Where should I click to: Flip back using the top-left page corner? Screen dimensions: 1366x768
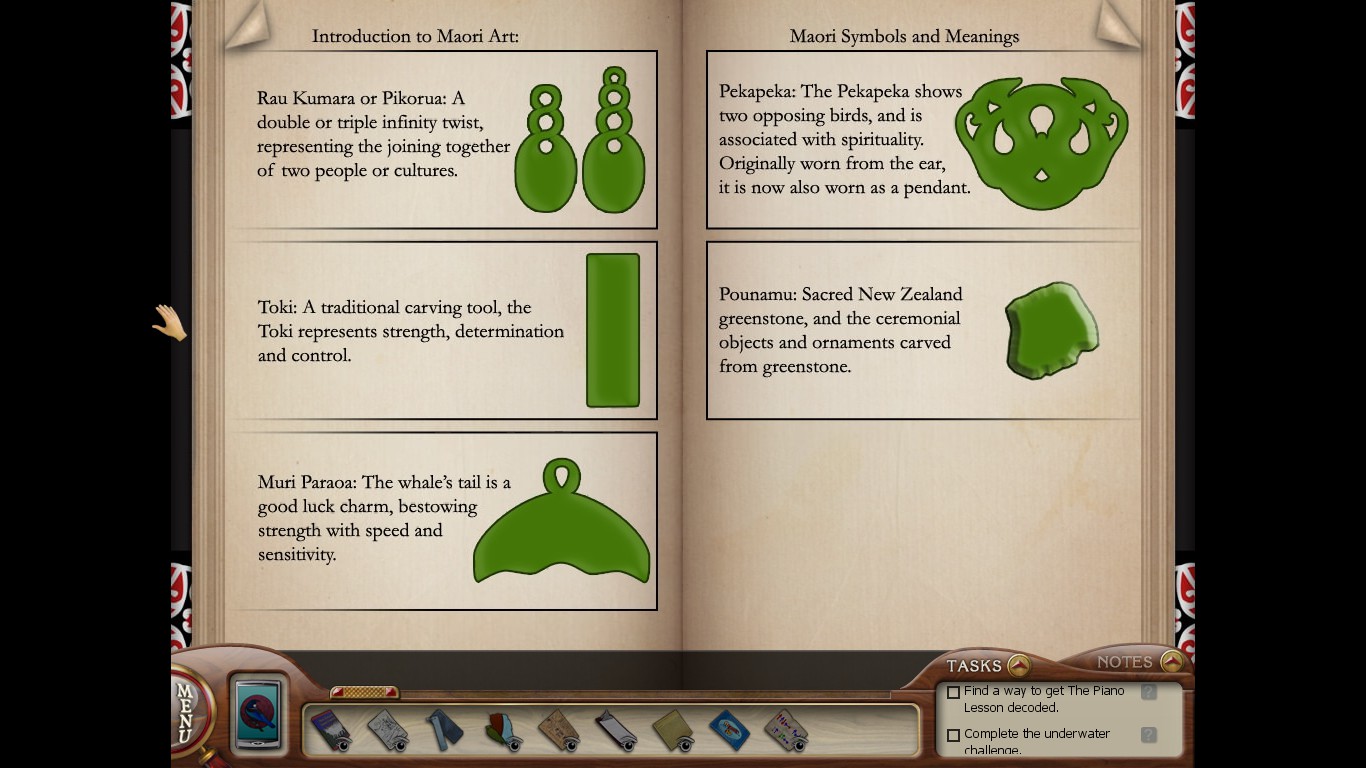coord(245,24)
